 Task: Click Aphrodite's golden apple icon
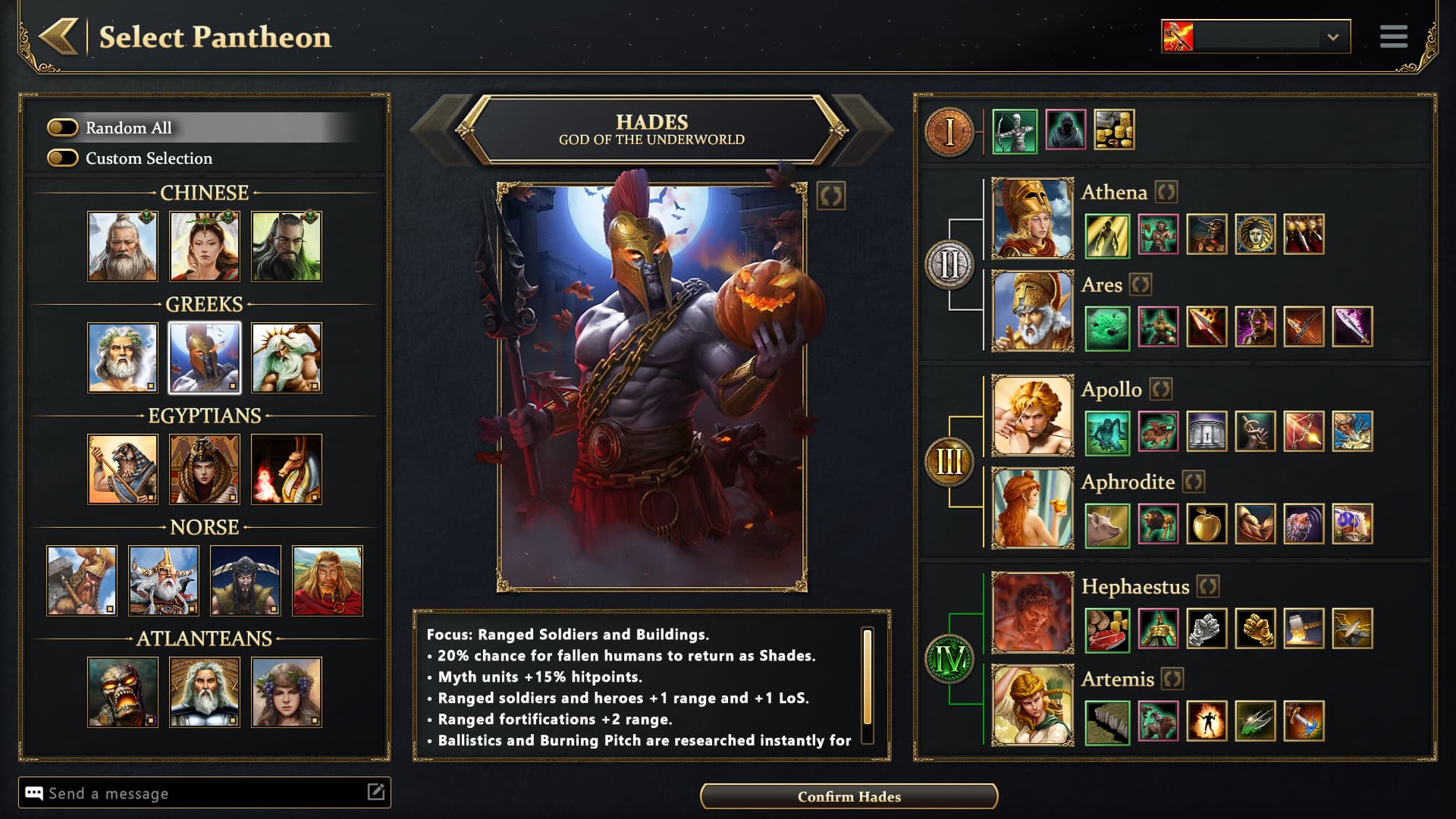click(1207, 524)
